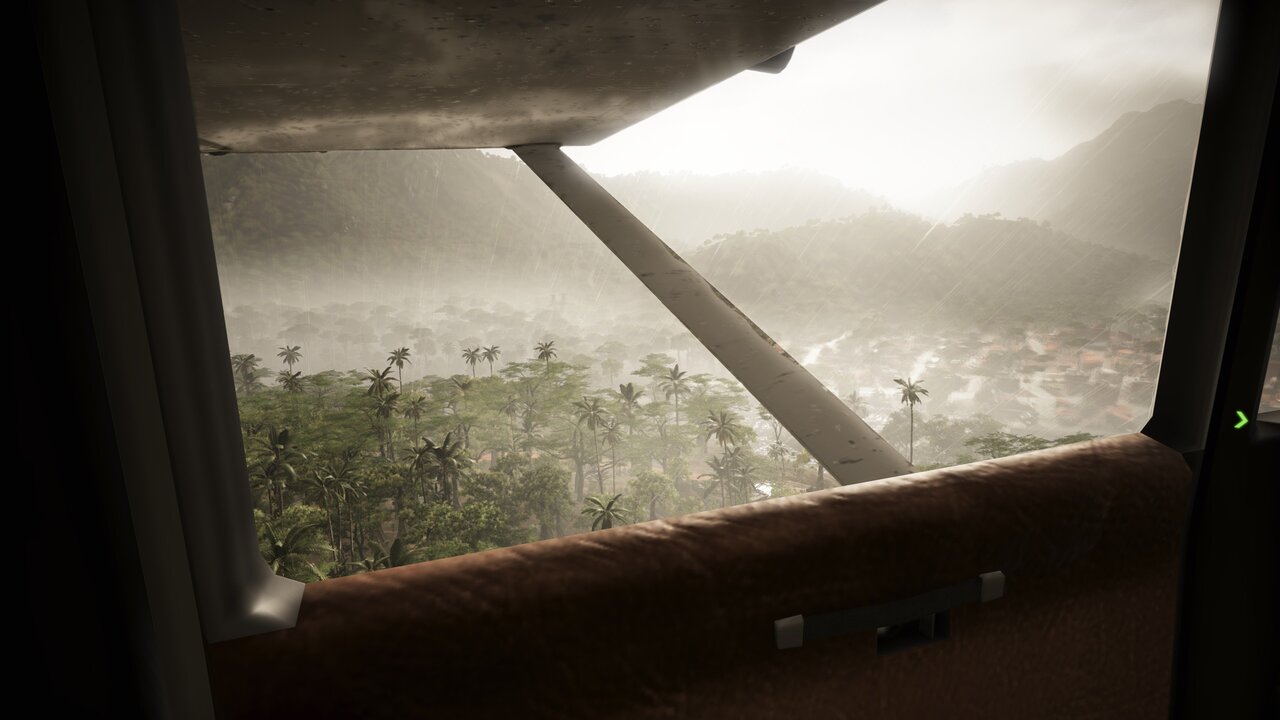Click the green chevron direction marker

pos(1241,420)
